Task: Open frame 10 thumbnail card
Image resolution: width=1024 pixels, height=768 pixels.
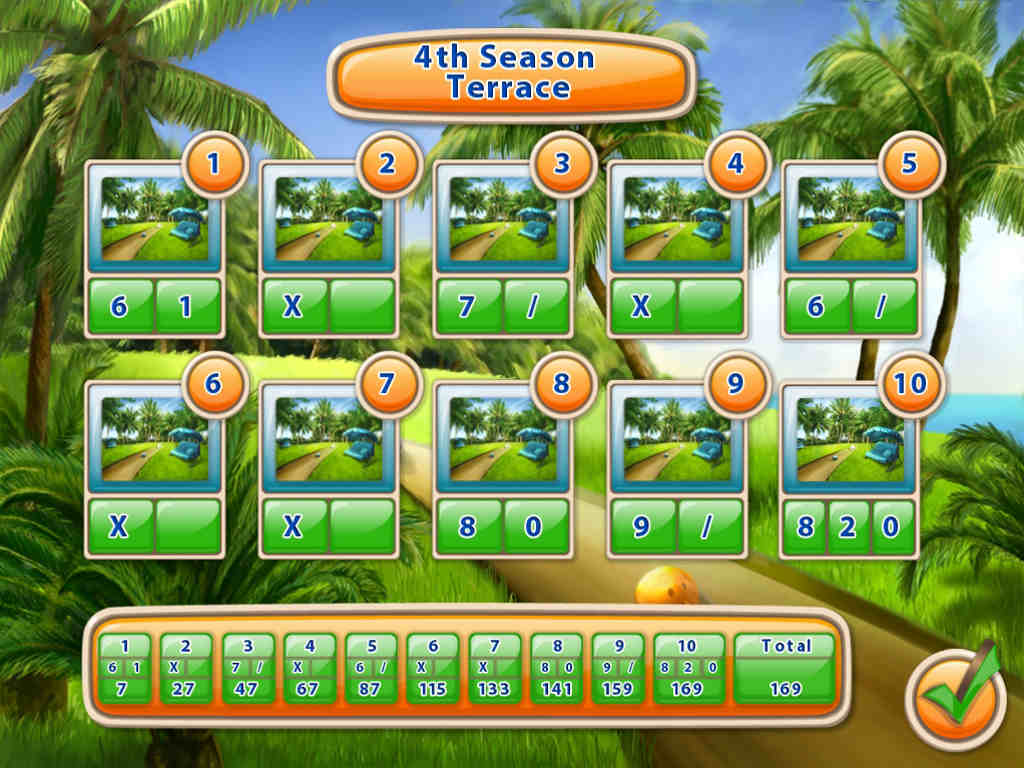Action: coord(850,440)
